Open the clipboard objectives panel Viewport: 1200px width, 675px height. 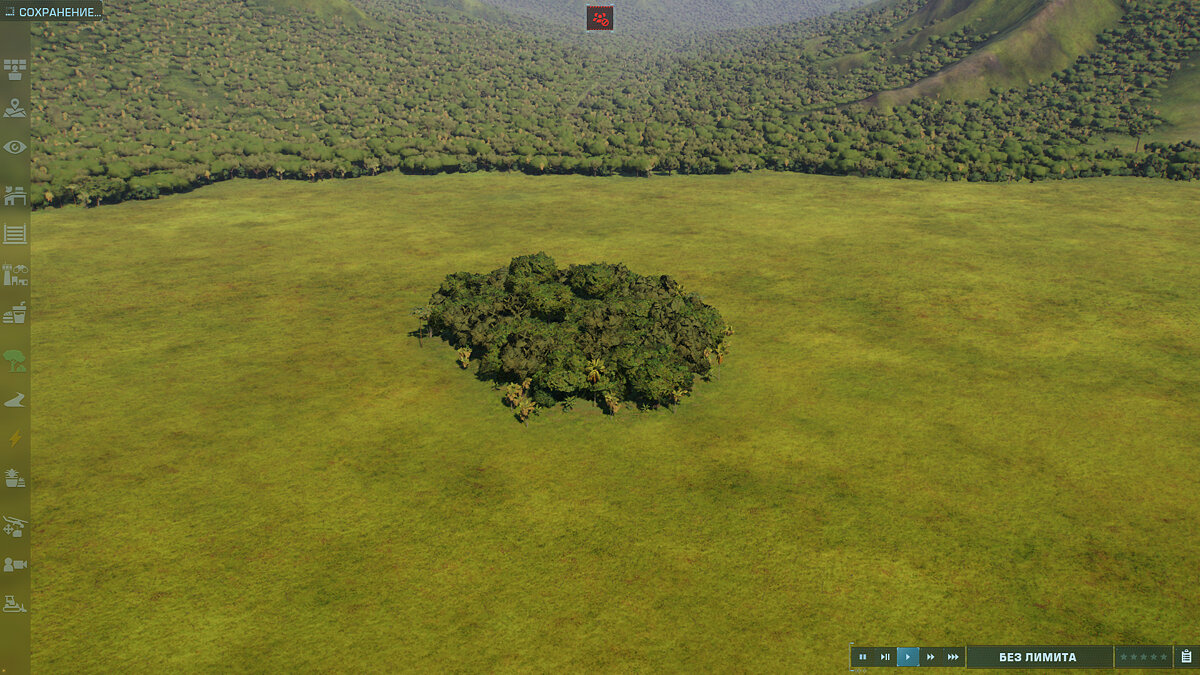(x=1186, y=657)
